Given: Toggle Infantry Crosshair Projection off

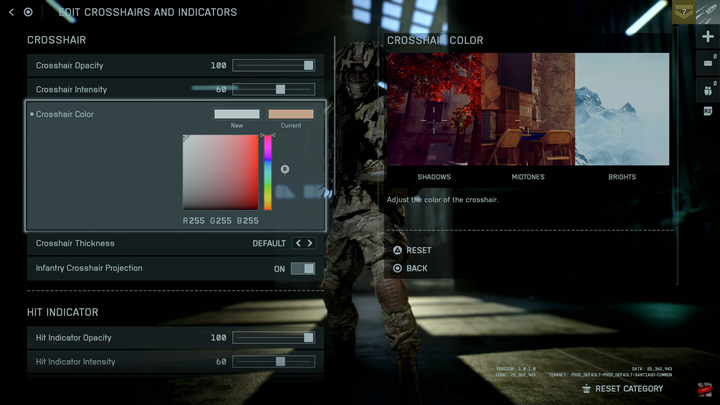Looking at the screenshot, I should coord(302,269).
